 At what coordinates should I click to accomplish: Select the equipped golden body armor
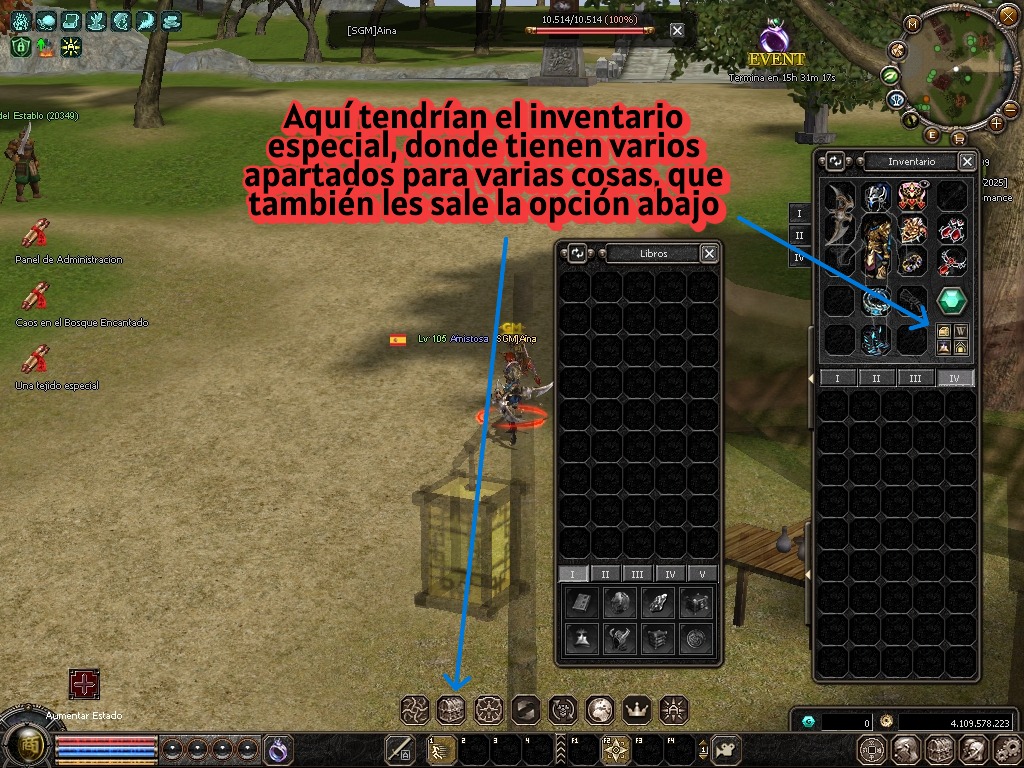[x=877, y=247]
